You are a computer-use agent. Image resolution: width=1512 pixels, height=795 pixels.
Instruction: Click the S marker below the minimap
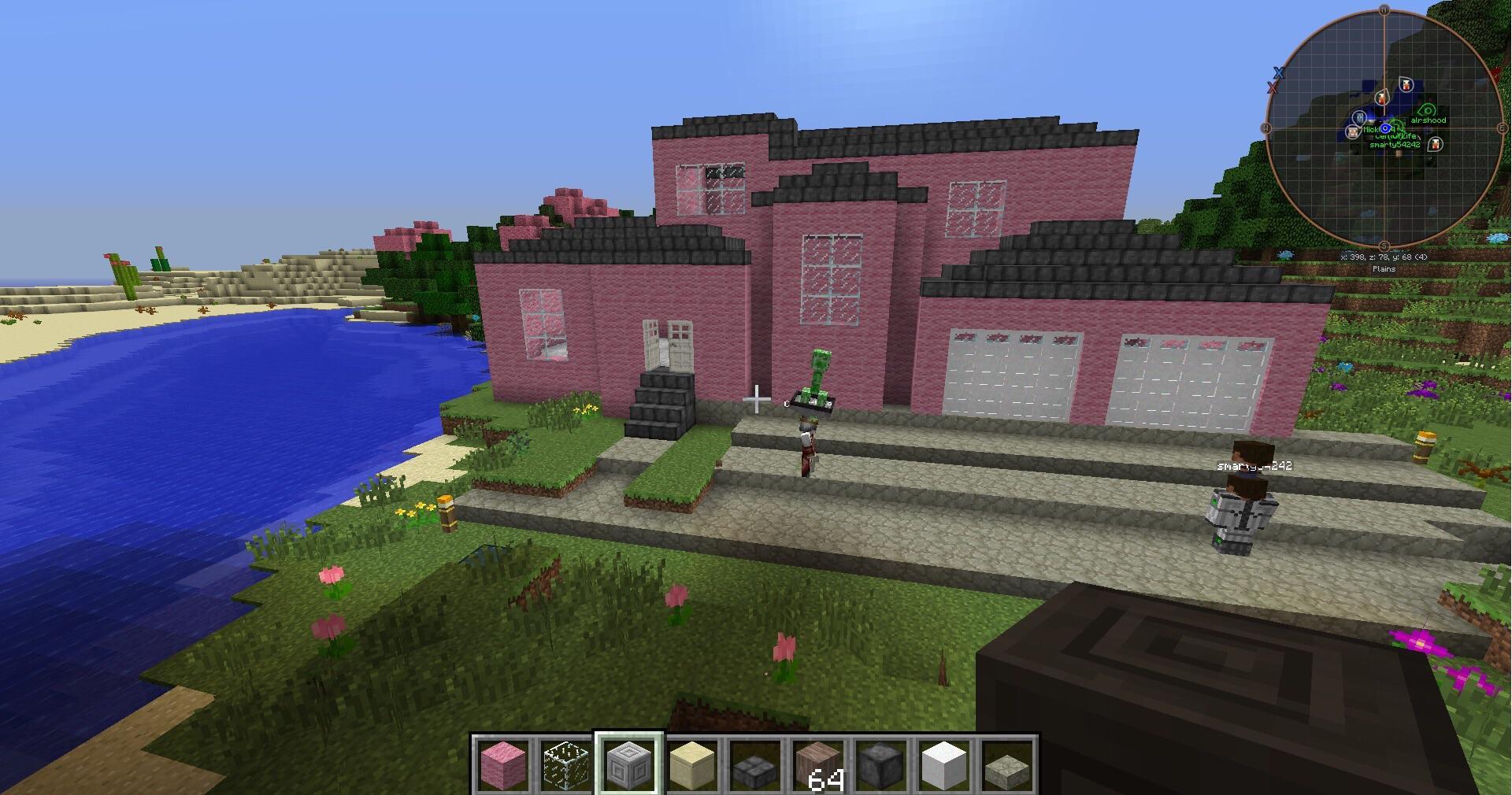point(1383,245)
